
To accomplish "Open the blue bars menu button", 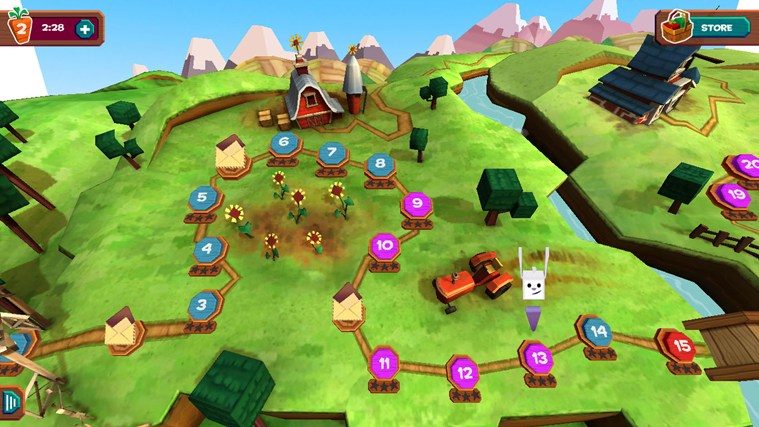I will pyautogui.click(x=10, y=402).
